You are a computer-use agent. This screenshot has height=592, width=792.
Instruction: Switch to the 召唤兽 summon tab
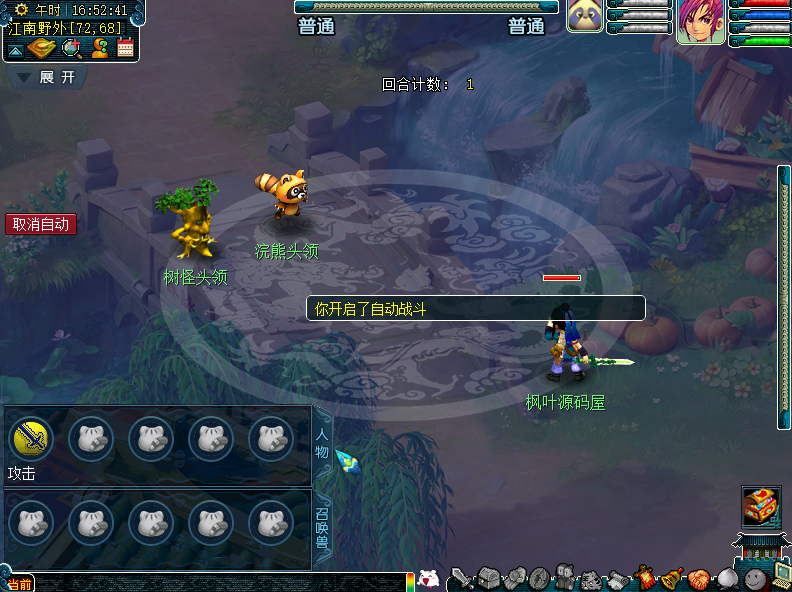pyautogui.click(x=322, y=528)
